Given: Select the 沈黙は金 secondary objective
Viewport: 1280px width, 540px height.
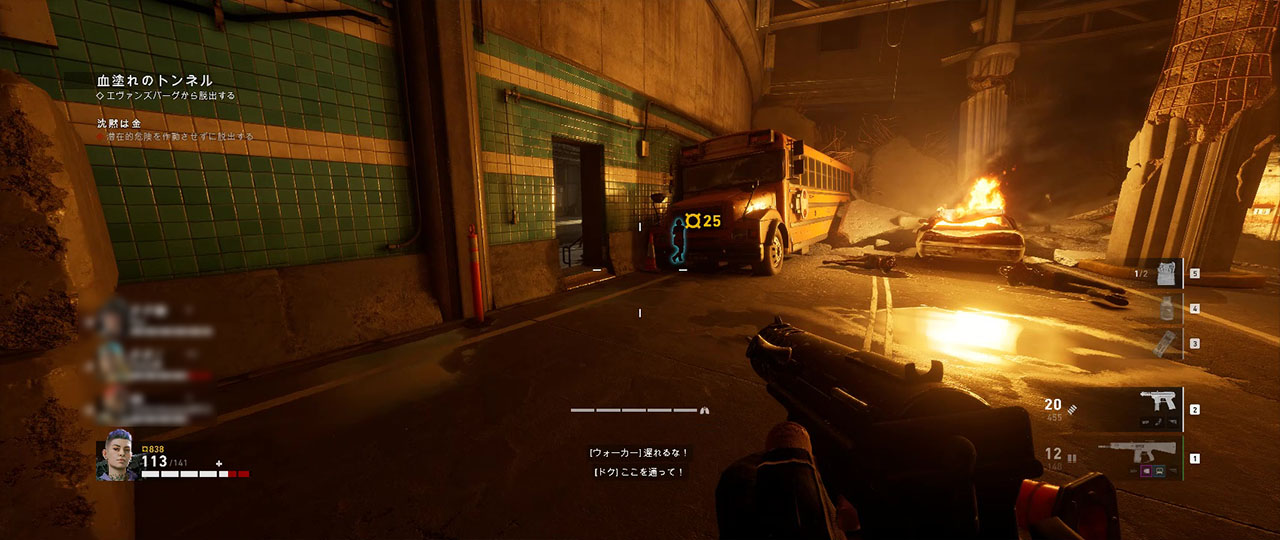Looking at the screenshot, I should click(119, 122).
